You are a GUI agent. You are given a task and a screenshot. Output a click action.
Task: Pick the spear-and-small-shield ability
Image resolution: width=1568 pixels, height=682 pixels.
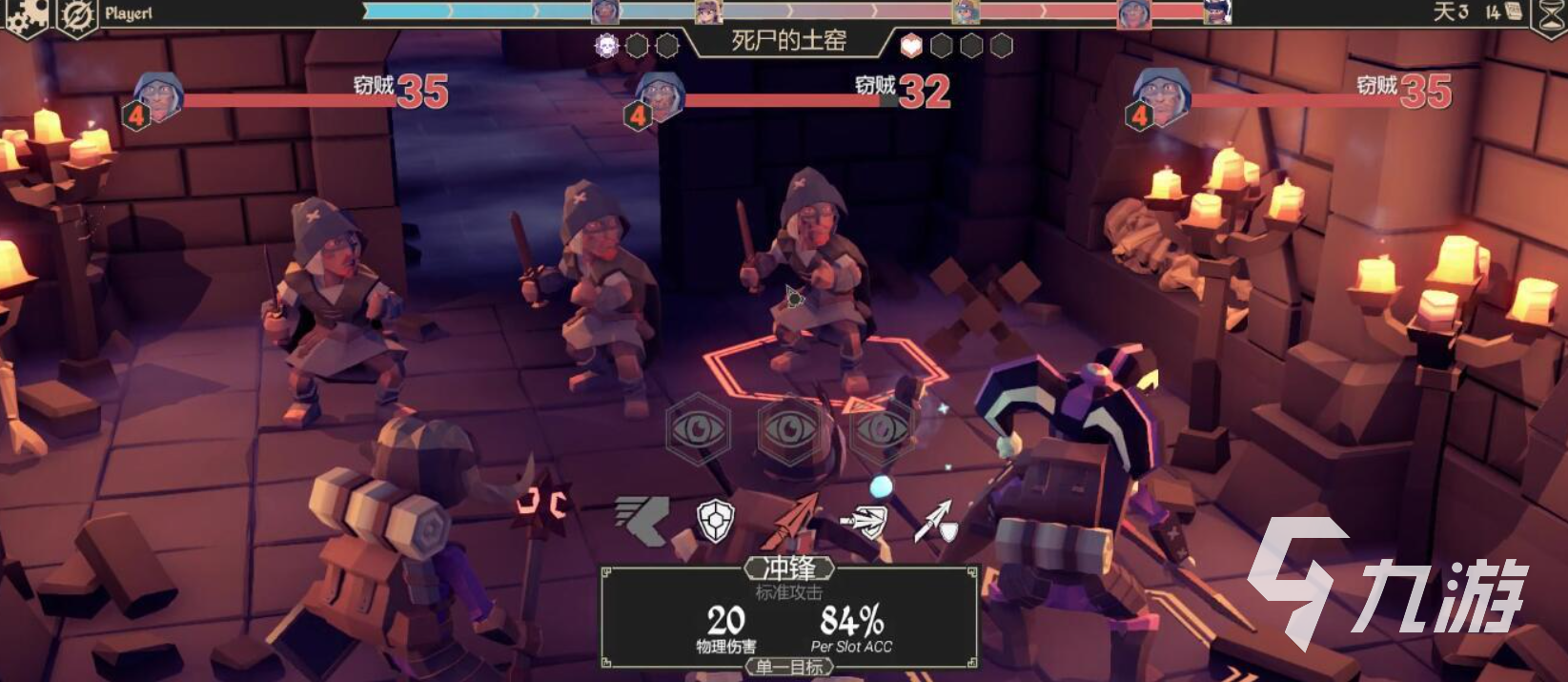click(x=936, y=520)
